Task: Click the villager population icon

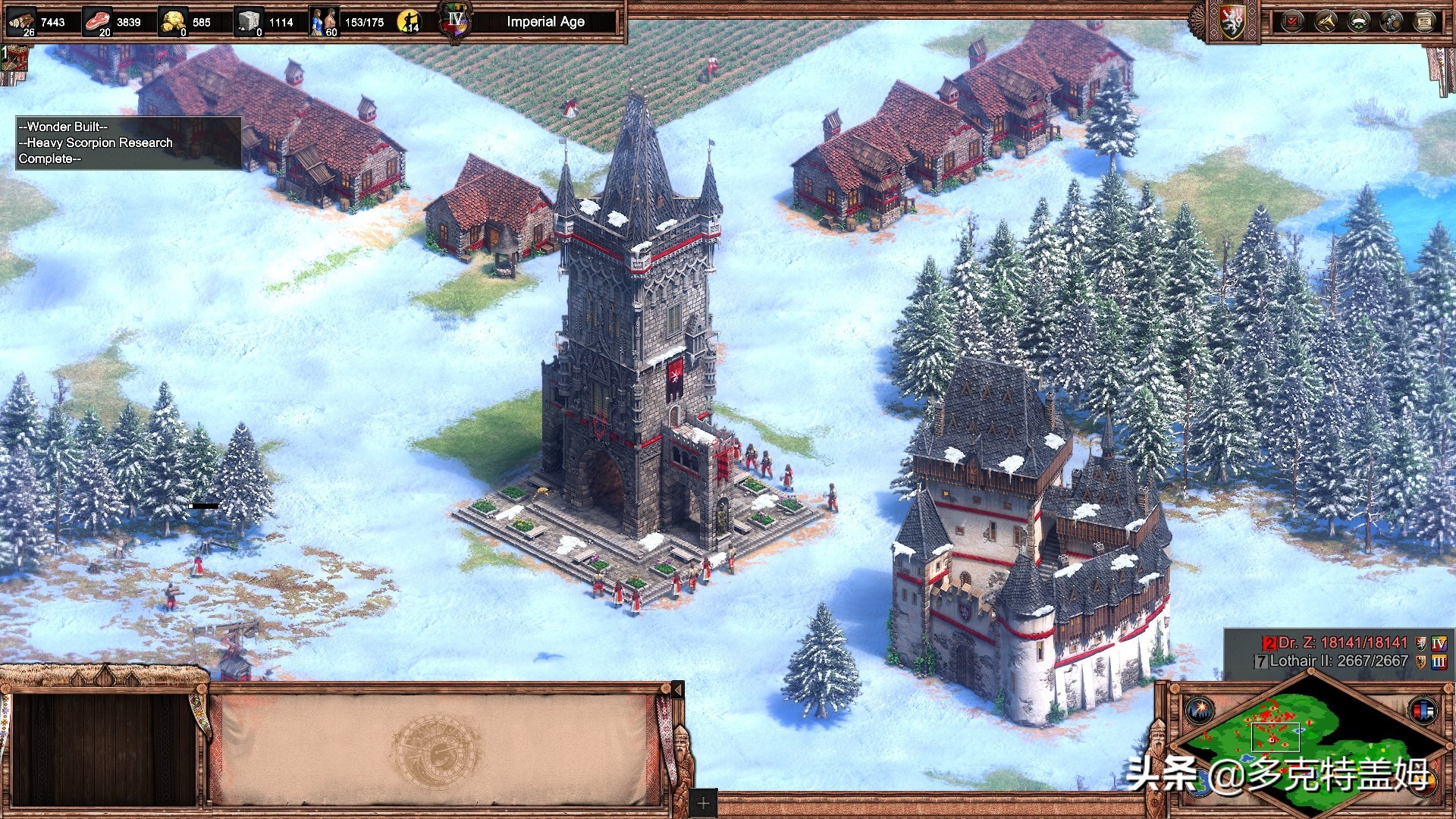Action: click(324, 22)
